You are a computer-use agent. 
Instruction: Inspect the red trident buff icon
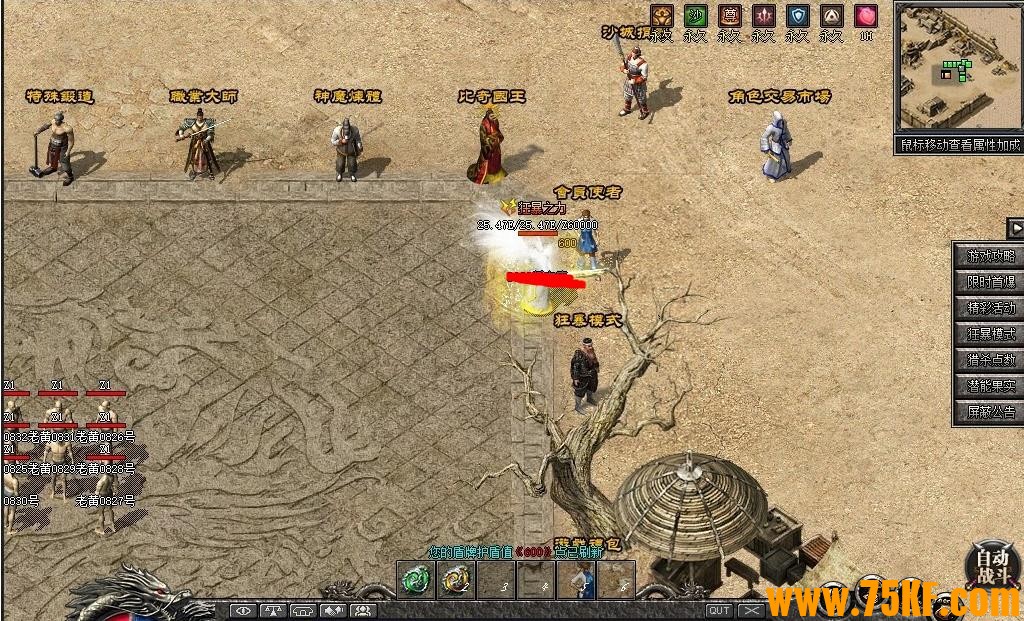coord(763,16)
